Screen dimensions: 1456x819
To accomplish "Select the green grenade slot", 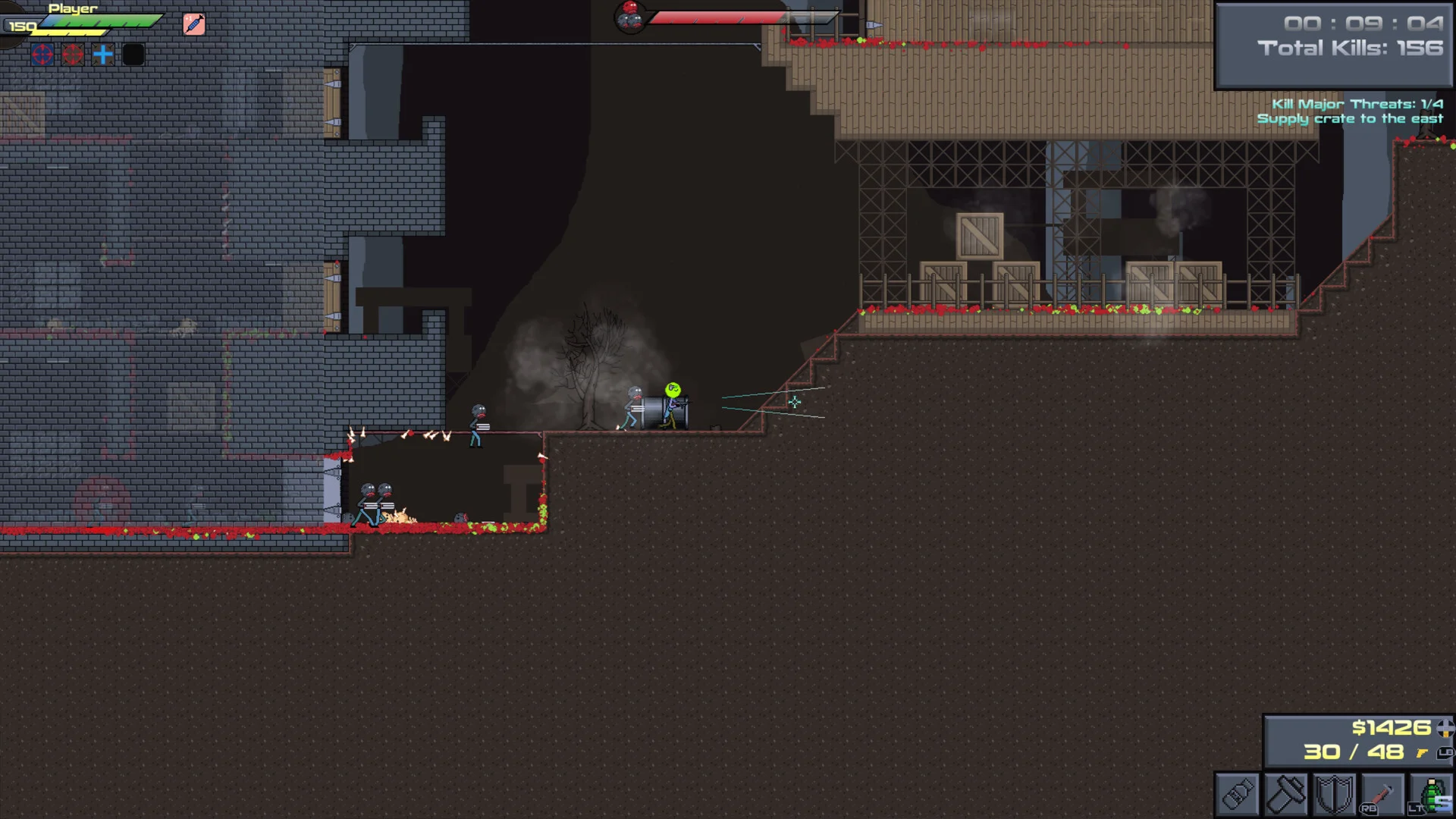I will point(1432,795).
